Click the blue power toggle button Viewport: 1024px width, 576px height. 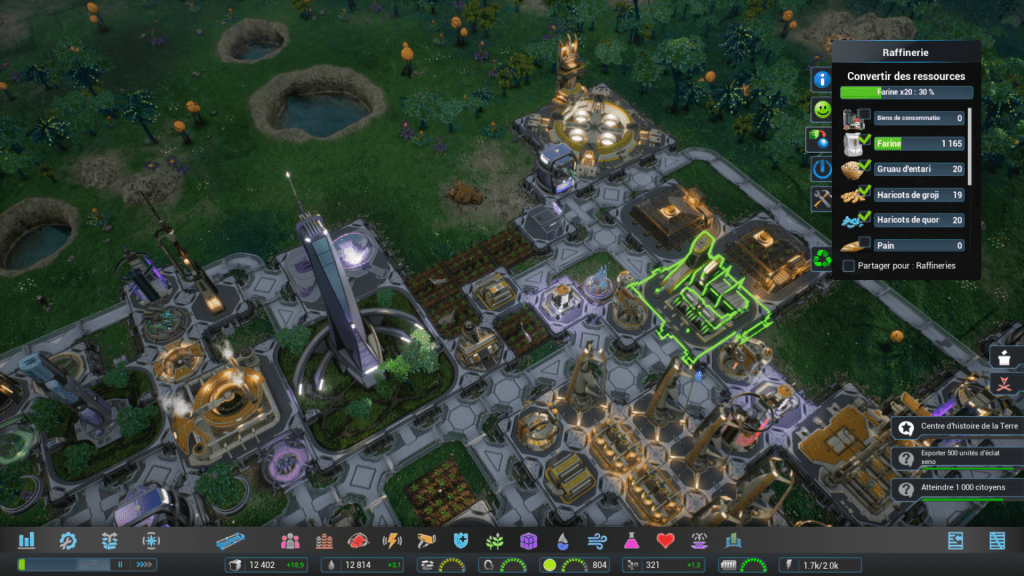coord(822,169)
